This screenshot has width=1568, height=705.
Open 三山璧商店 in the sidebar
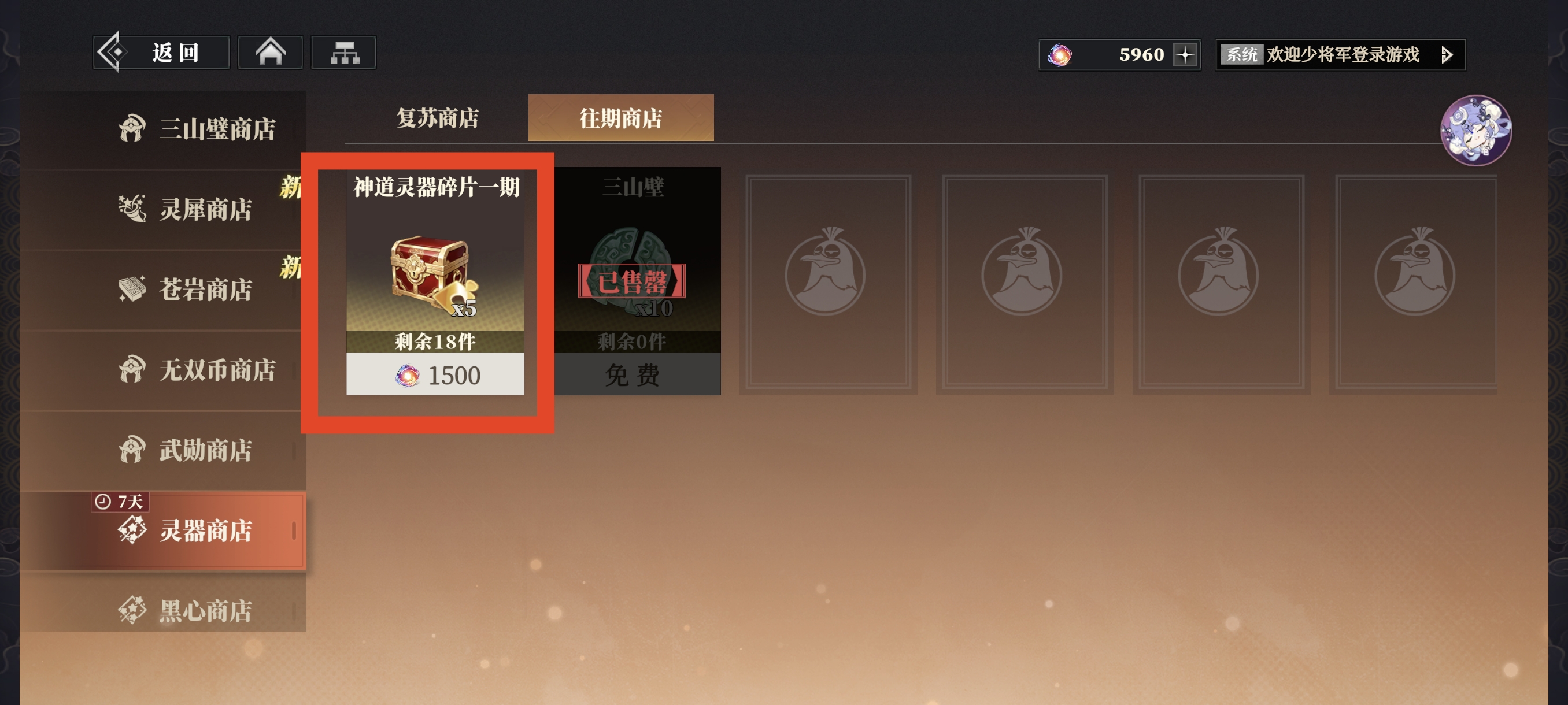(198, 129)
